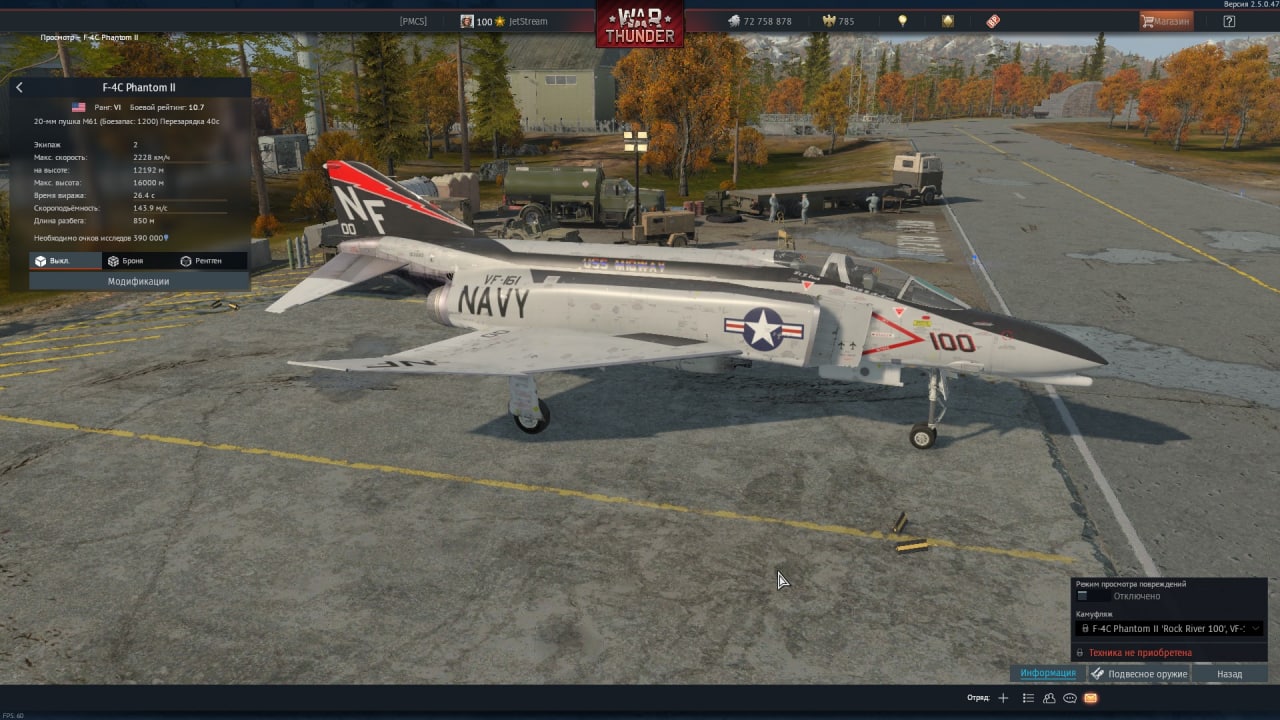The width and height of the screenshot is (1280, 720).
Task: Open the contacts people icon
Action: [x=1049, y=698]
